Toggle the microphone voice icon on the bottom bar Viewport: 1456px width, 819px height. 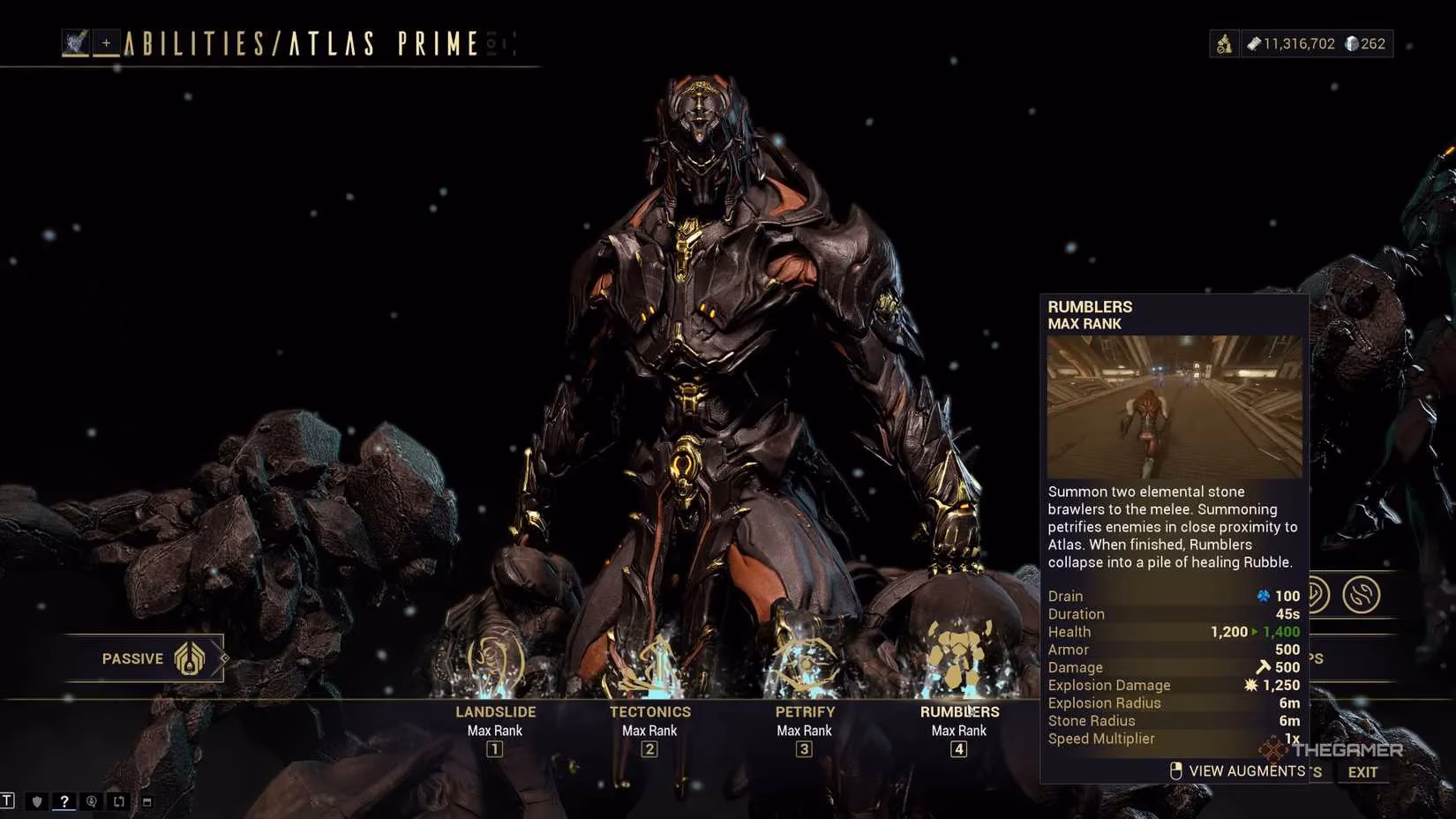pyautogui.click(x=91, y=800)
